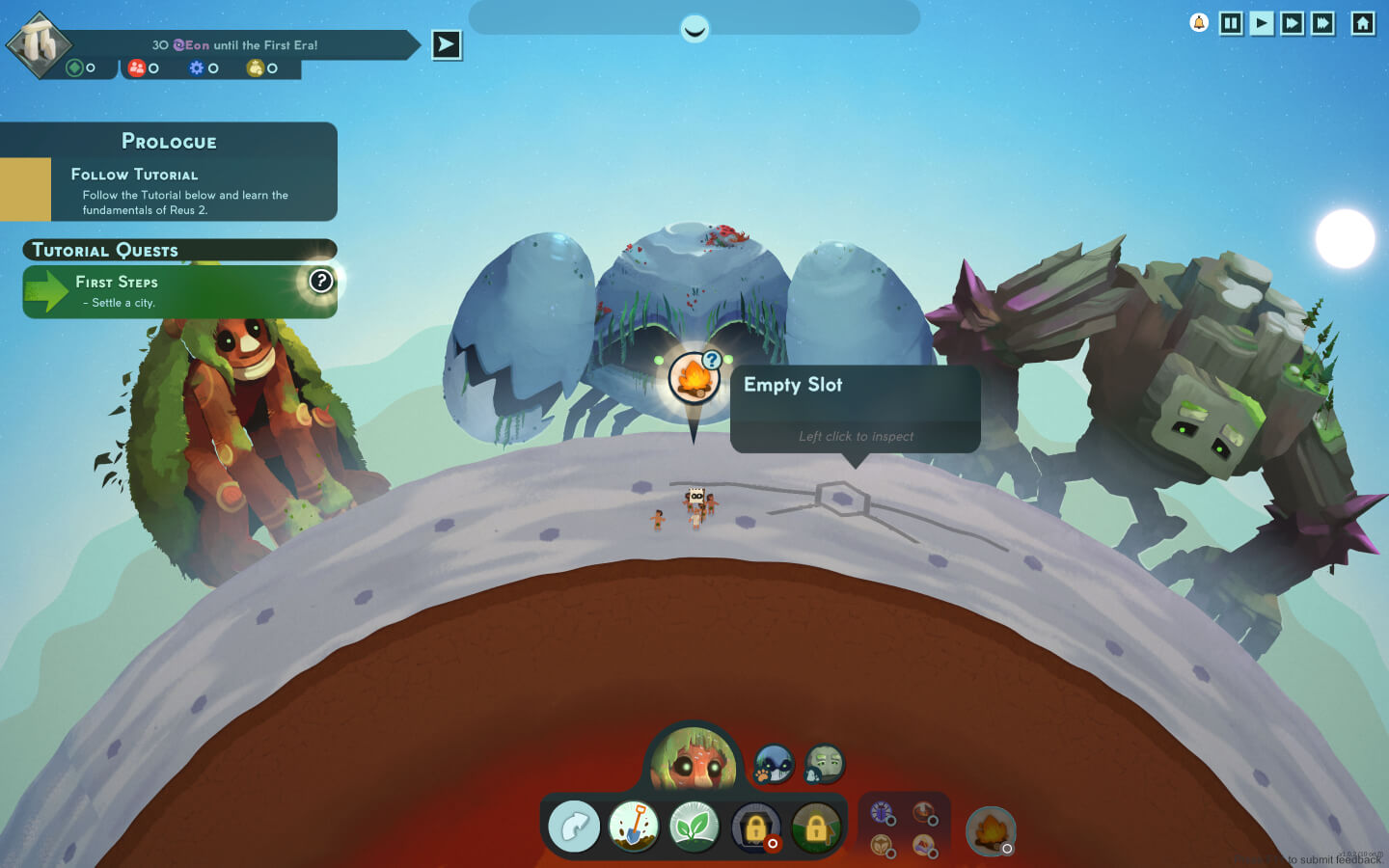Screen dimensions: 1389x868
Task: Click the Home button top right
Action: [x=1363, y=23]
